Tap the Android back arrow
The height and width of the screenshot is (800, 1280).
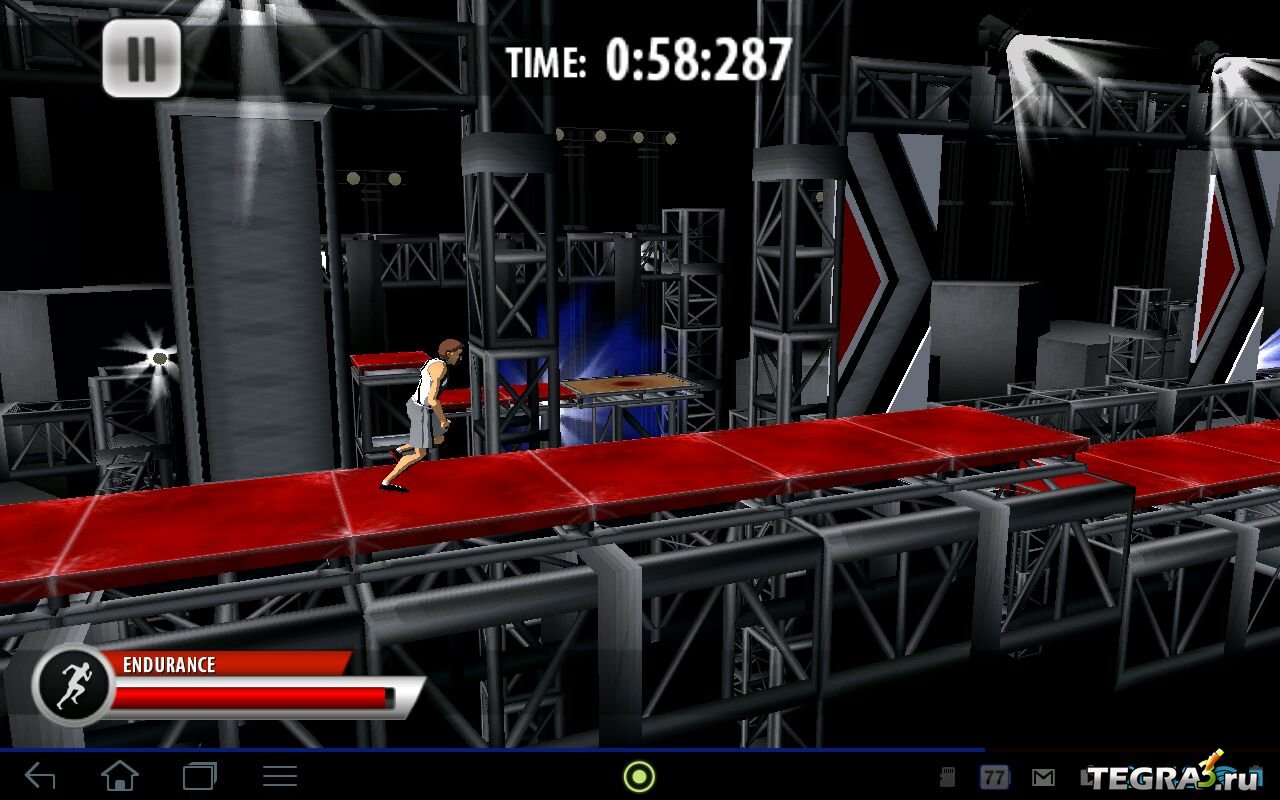(40, 776)
